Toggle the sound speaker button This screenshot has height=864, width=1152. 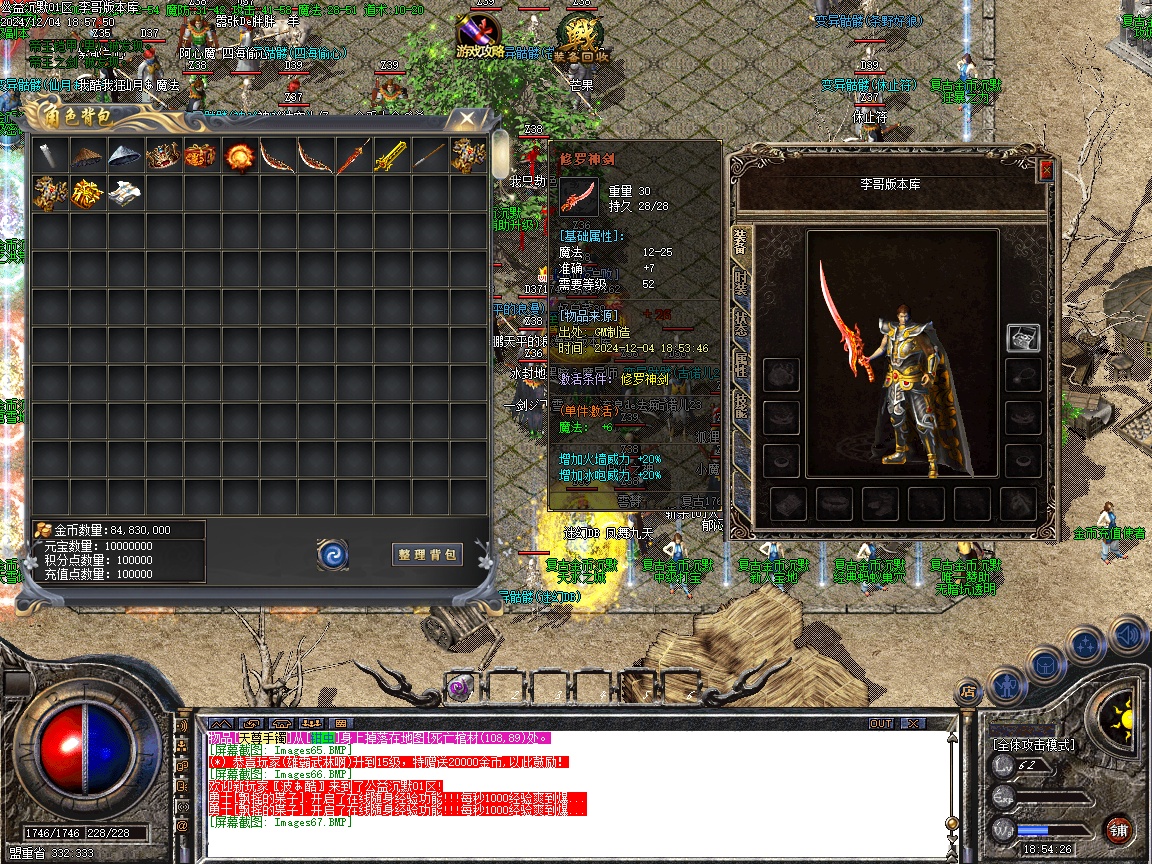click(1126, 635)
